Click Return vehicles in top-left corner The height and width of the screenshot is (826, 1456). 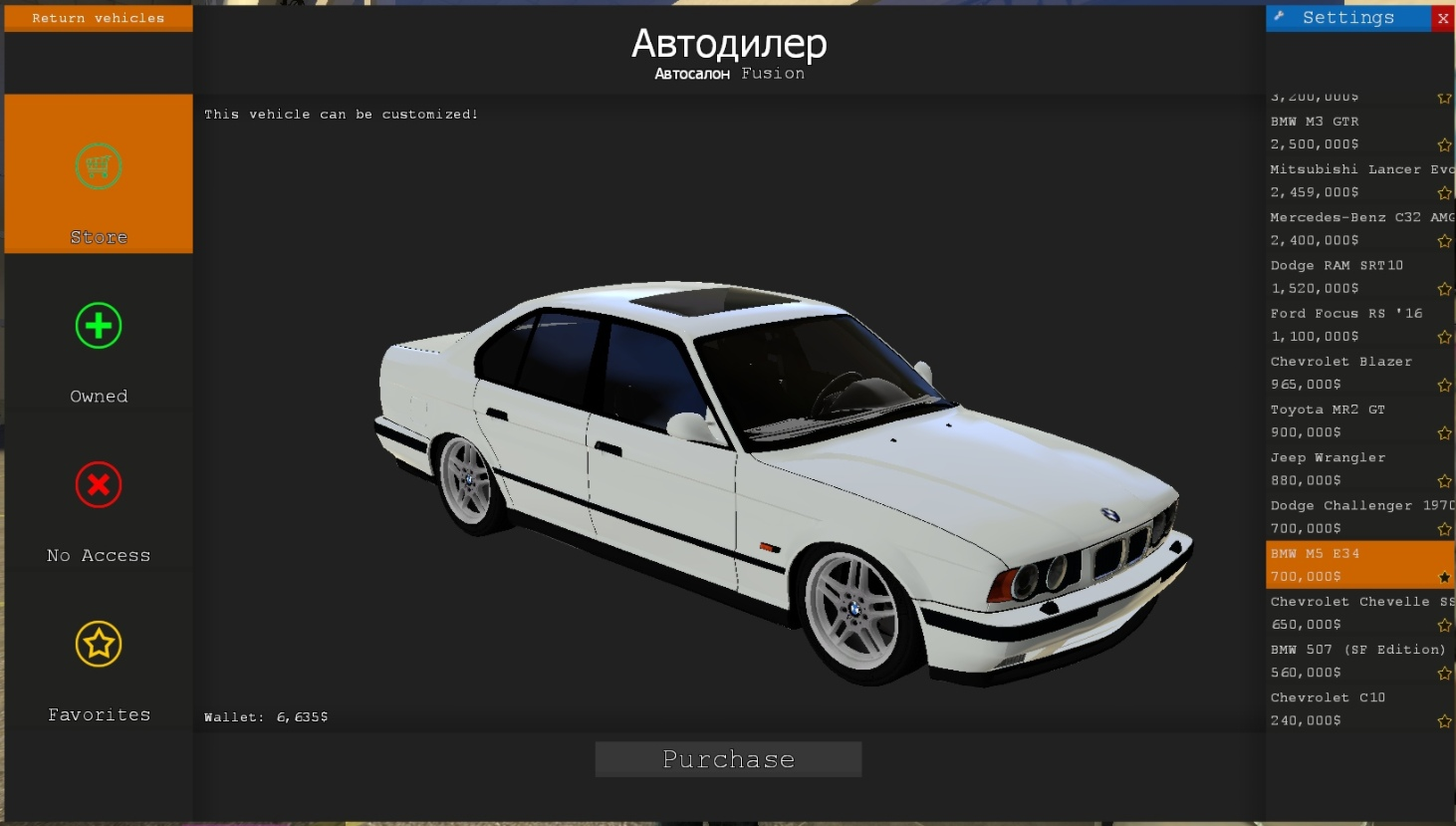pyautogui.click(x=98, y=17)
